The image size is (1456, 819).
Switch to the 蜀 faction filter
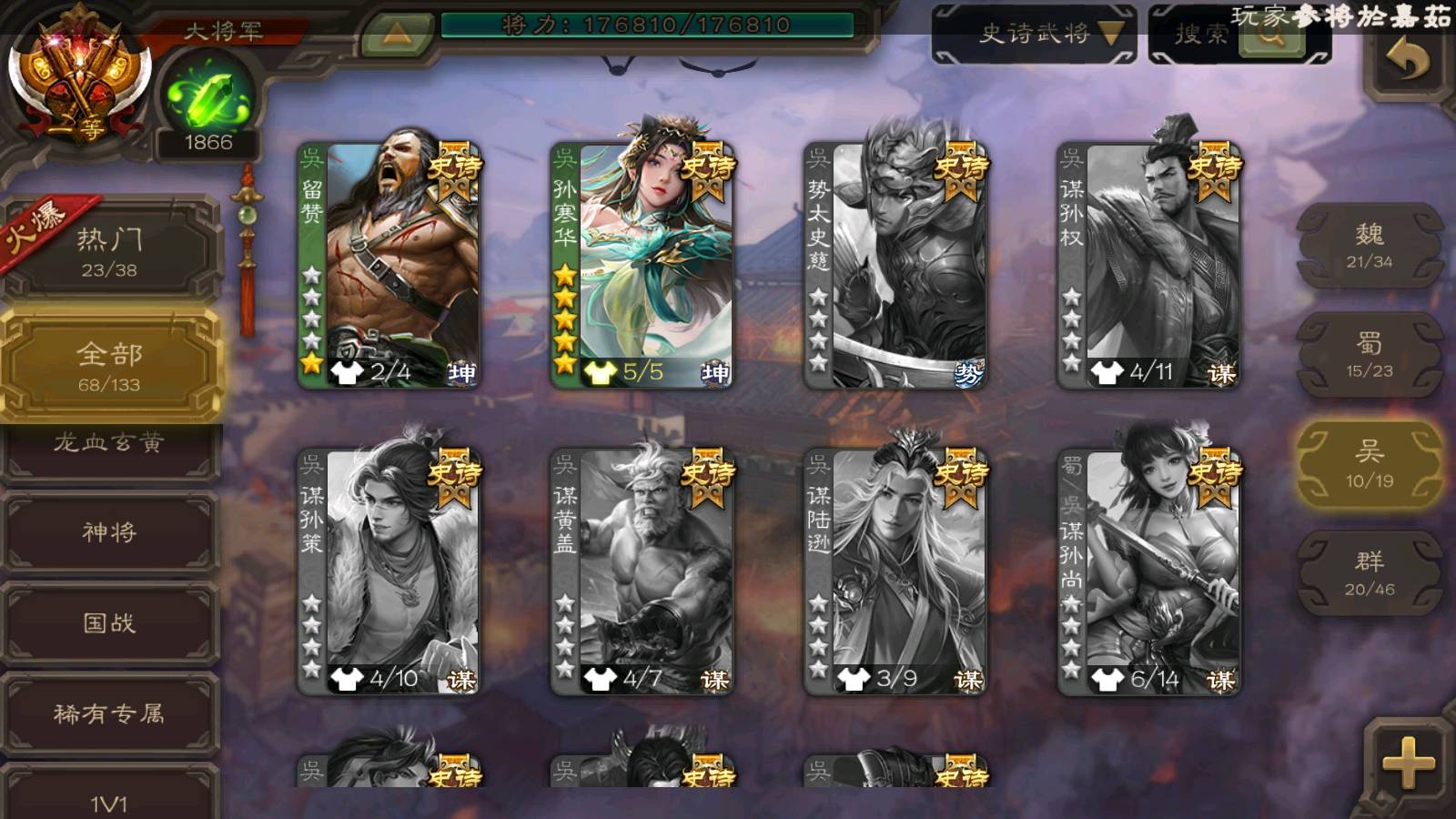coord(1370,355)
